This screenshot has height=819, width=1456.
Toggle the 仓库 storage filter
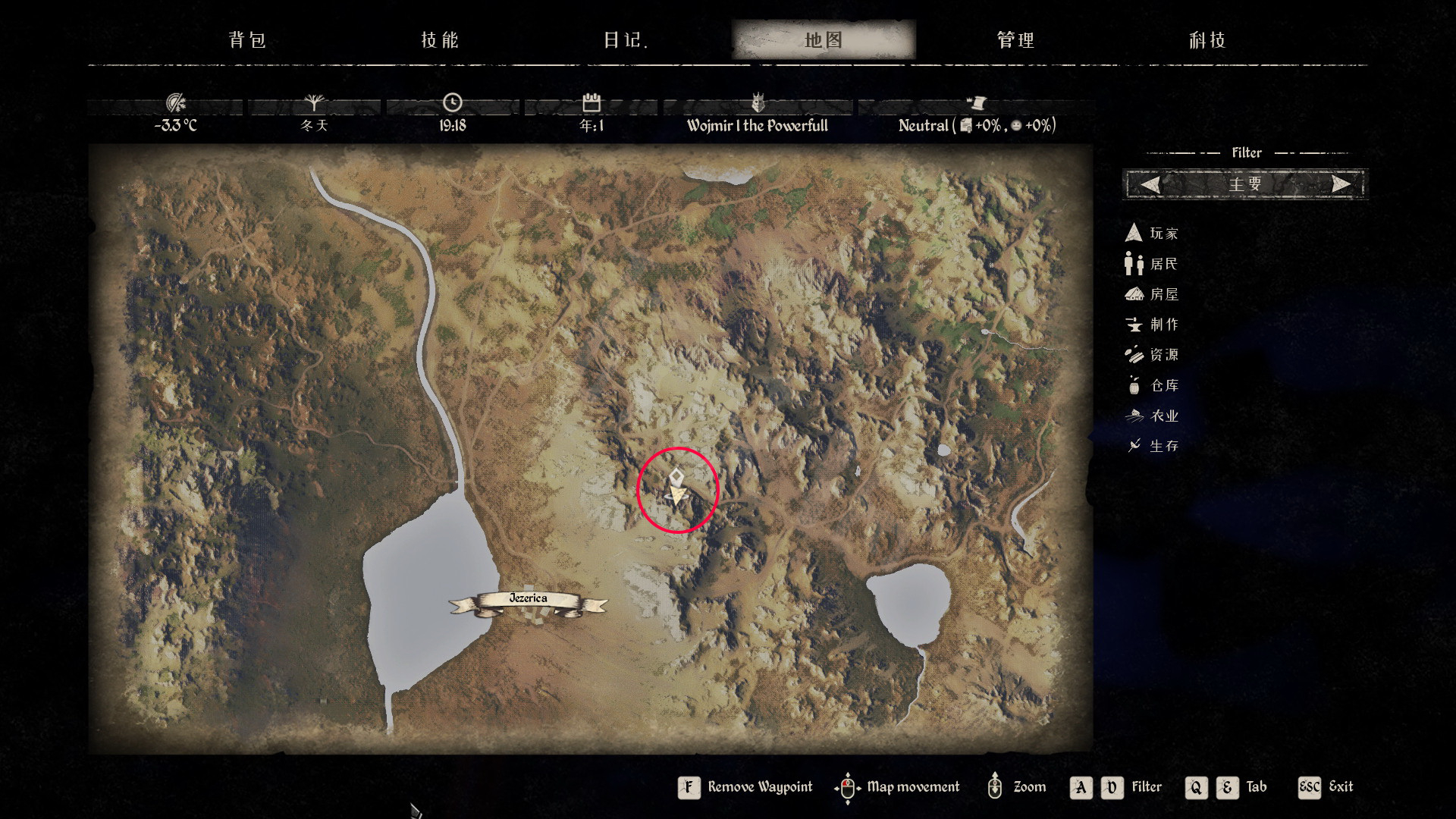click(1152, 385)
